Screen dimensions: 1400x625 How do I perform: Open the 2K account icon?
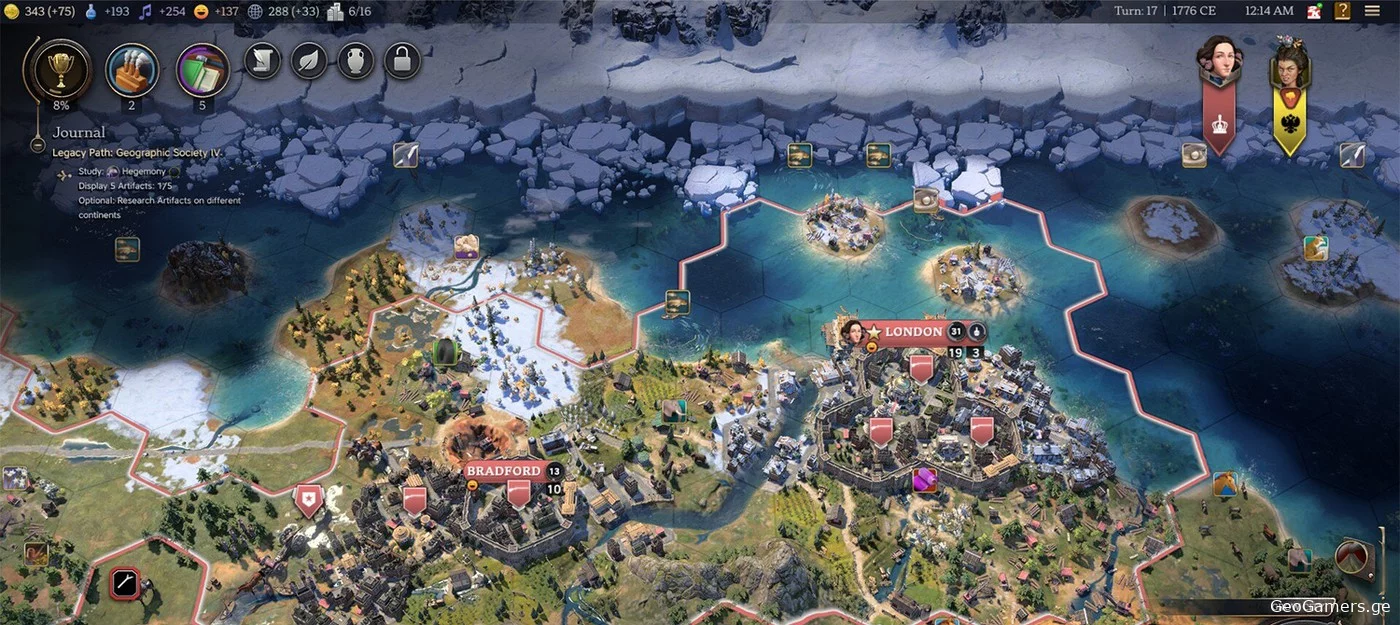click(x=1314, y=11)
